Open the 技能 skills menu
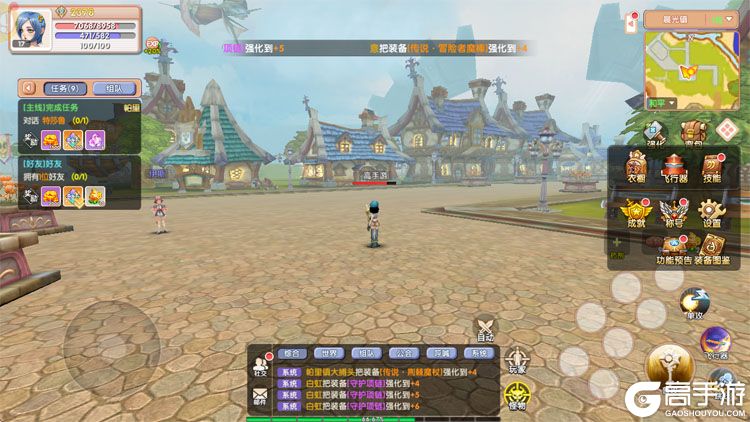The height and width of the screenshot is (422, 750). tap(711, 168)
